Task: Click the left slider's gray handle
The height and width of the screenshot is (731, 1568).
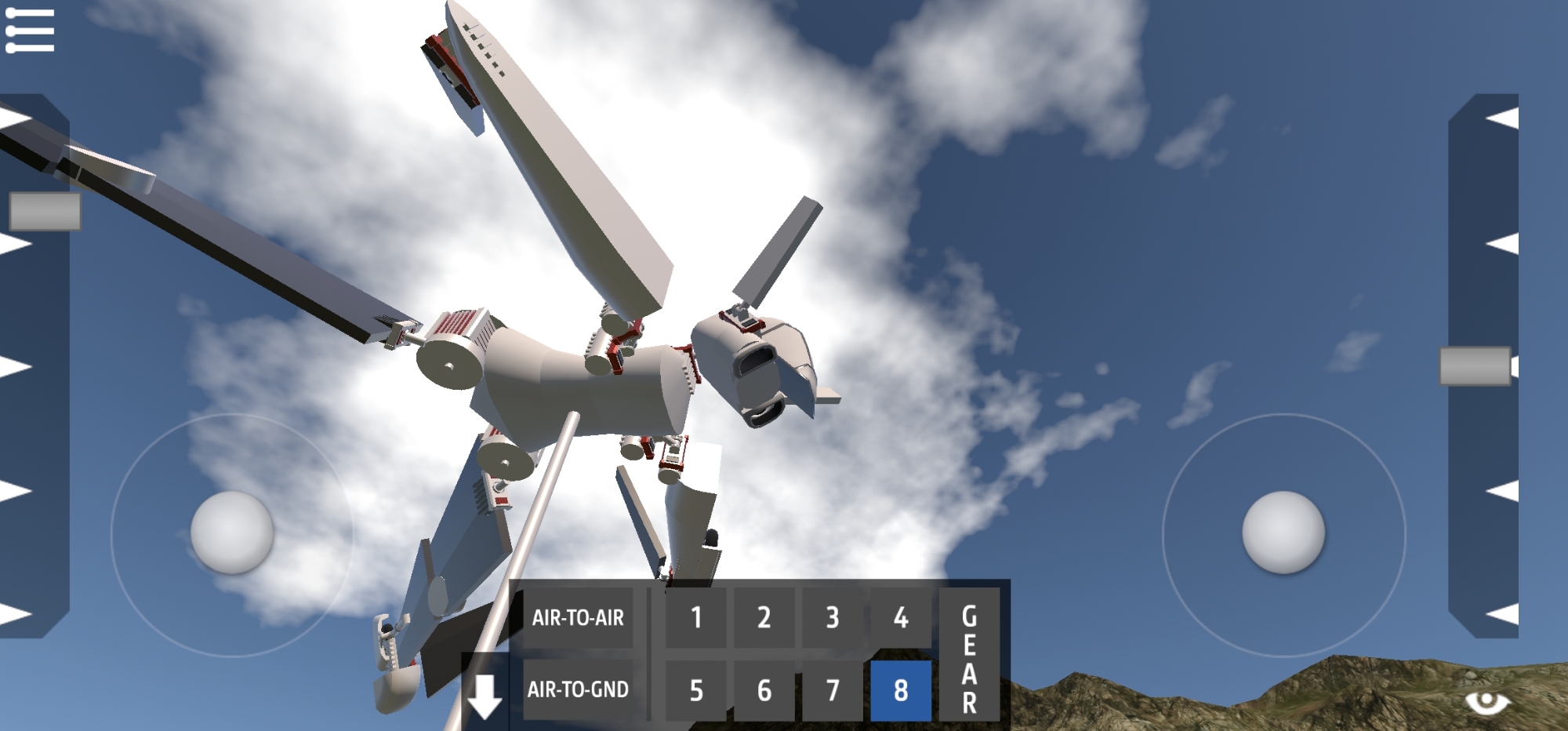Action: pyautogui.click(x=45, y=211)
